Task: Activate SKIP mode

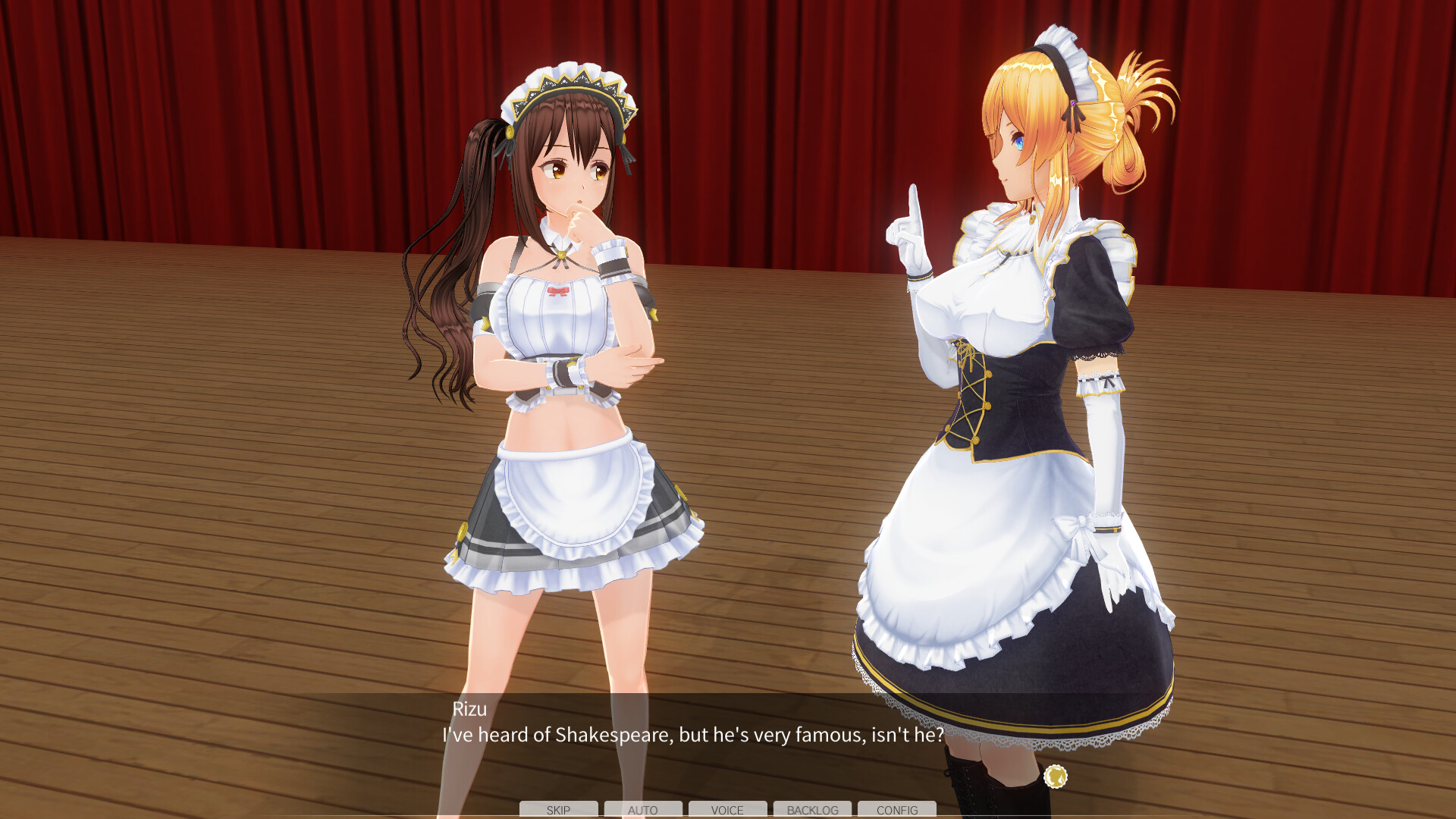Action: coord(558,810)
